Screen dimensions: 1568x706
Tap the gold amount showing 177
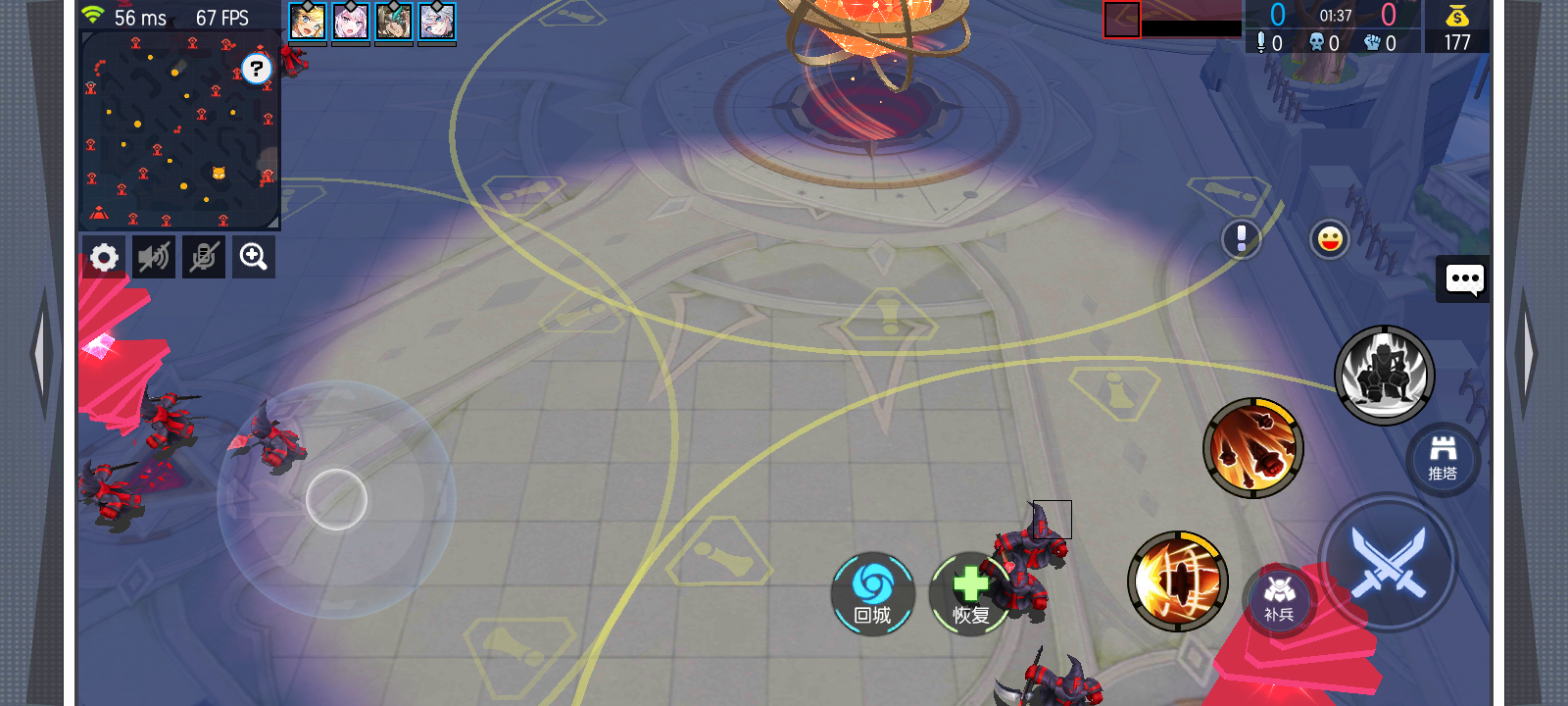click(x=1457, y=43)
